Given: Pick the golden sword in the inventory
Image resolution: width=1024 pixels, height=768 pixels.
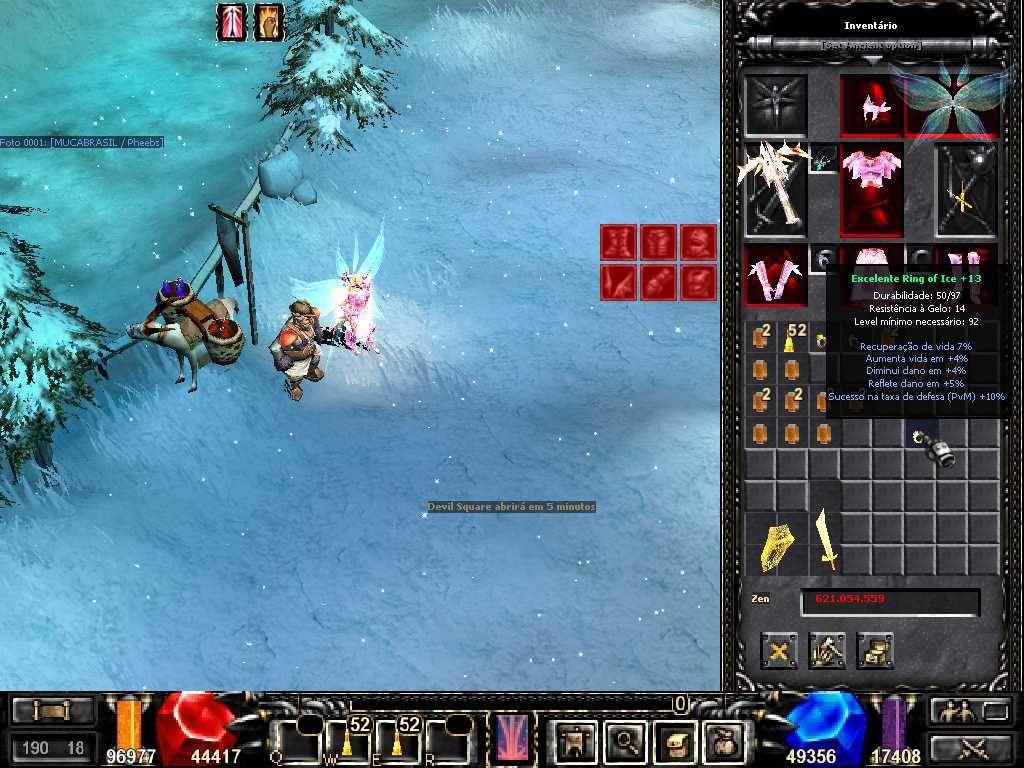Looking at the screenshot, I should click(x=825, y=540).
